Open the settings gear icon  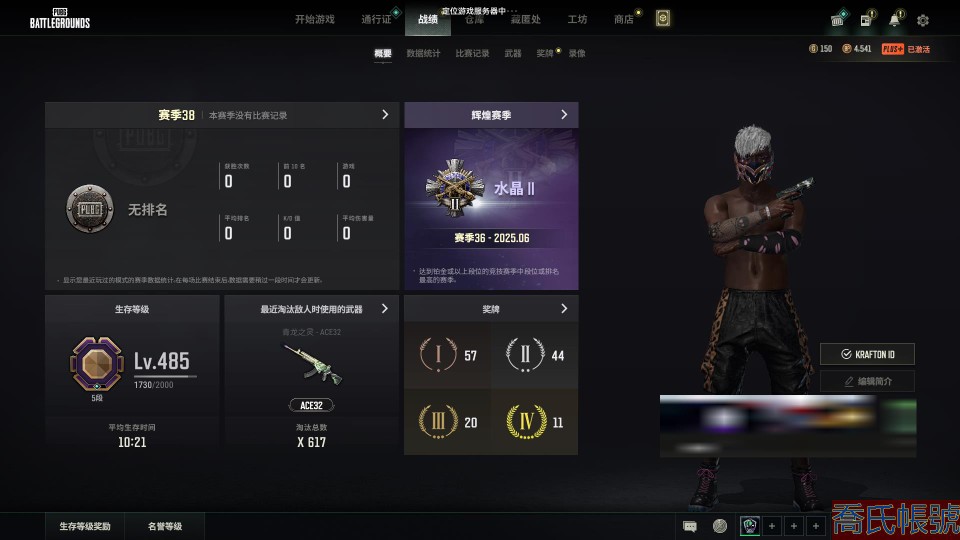tap(923, 20)
